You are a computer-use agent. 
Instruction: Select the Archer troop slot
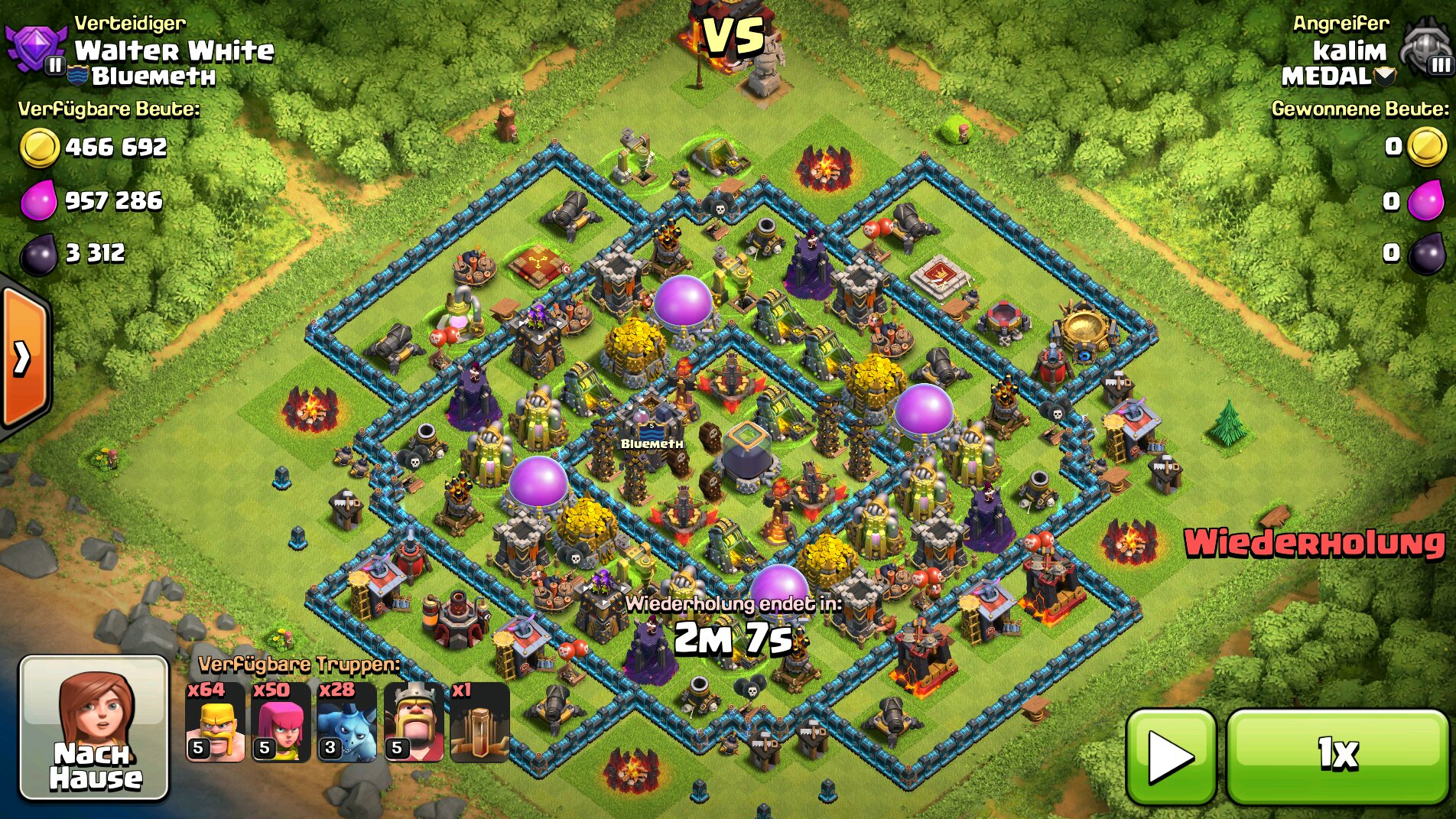(x=281, y=723)
